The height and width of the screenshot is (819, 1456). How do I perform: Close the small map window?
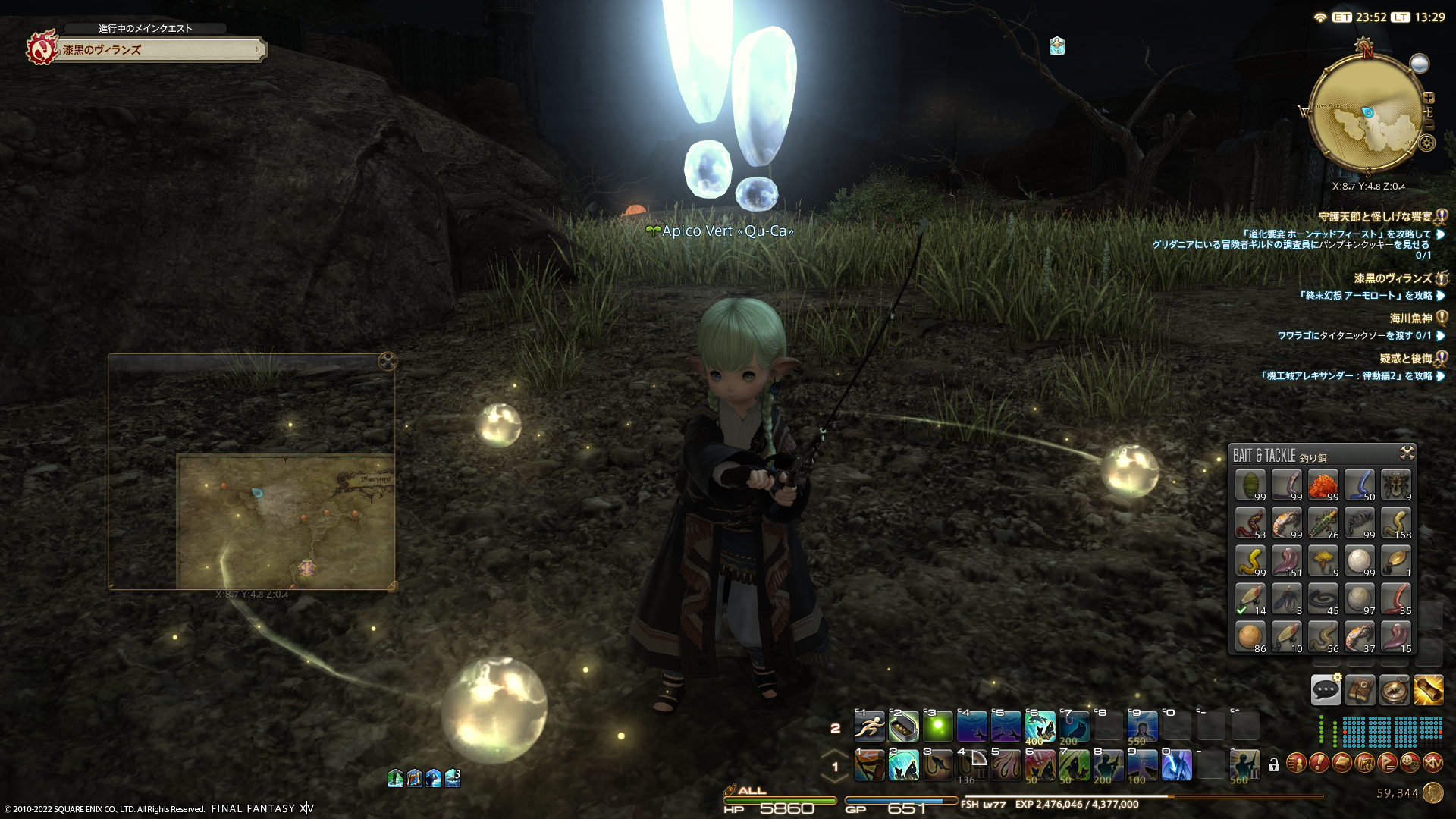[x=388, y=361]
